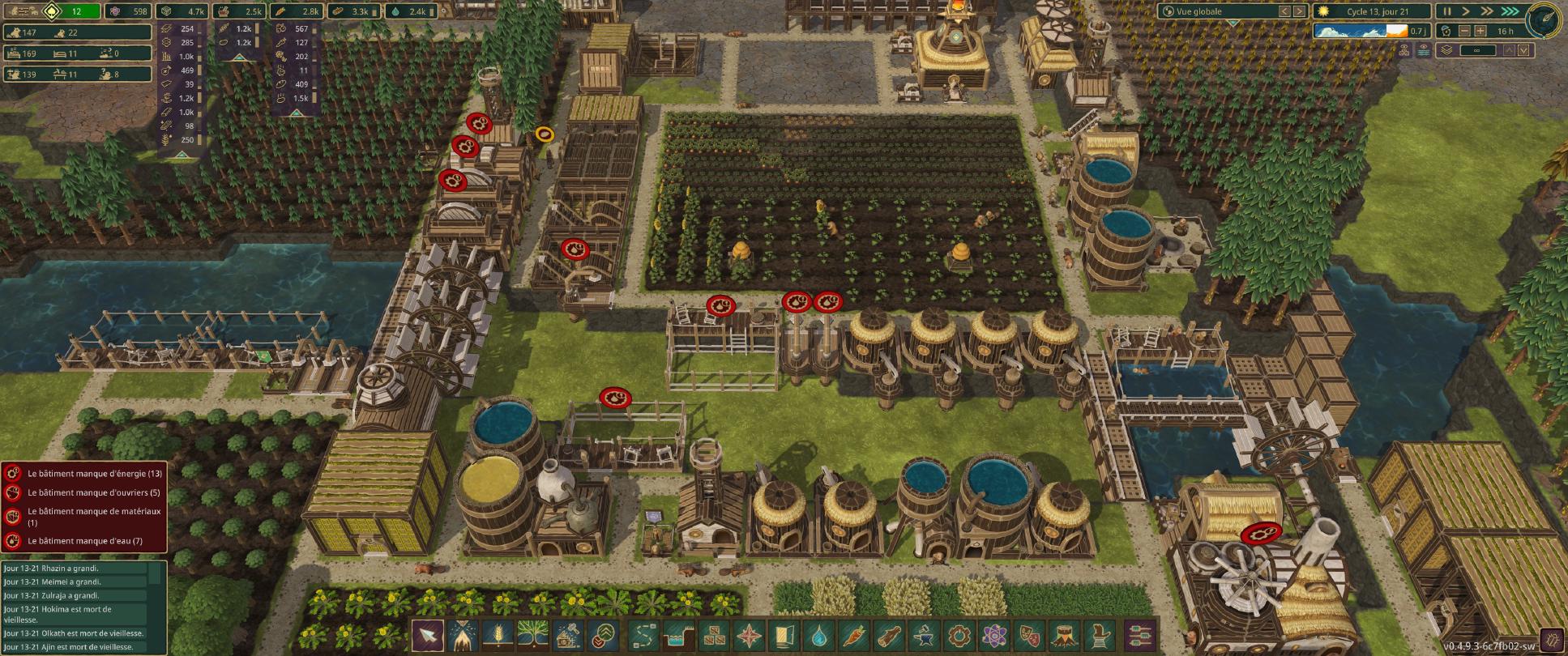This screenshot has height=656, width=1568.
Task: Select the cursor tool in the toolbar
Action: tap(428, 635)
